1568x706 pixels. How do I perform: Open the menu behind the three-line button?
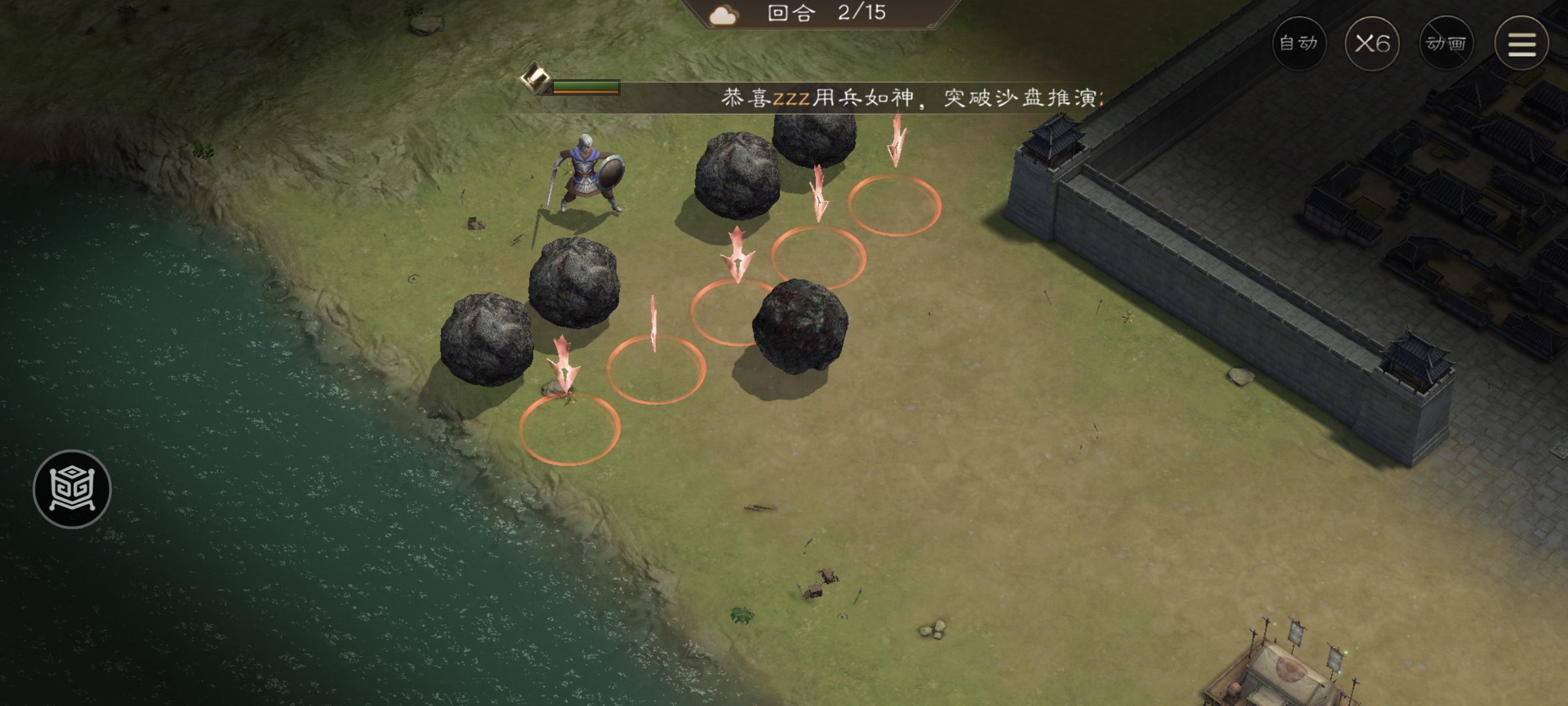coord(1522,44)
